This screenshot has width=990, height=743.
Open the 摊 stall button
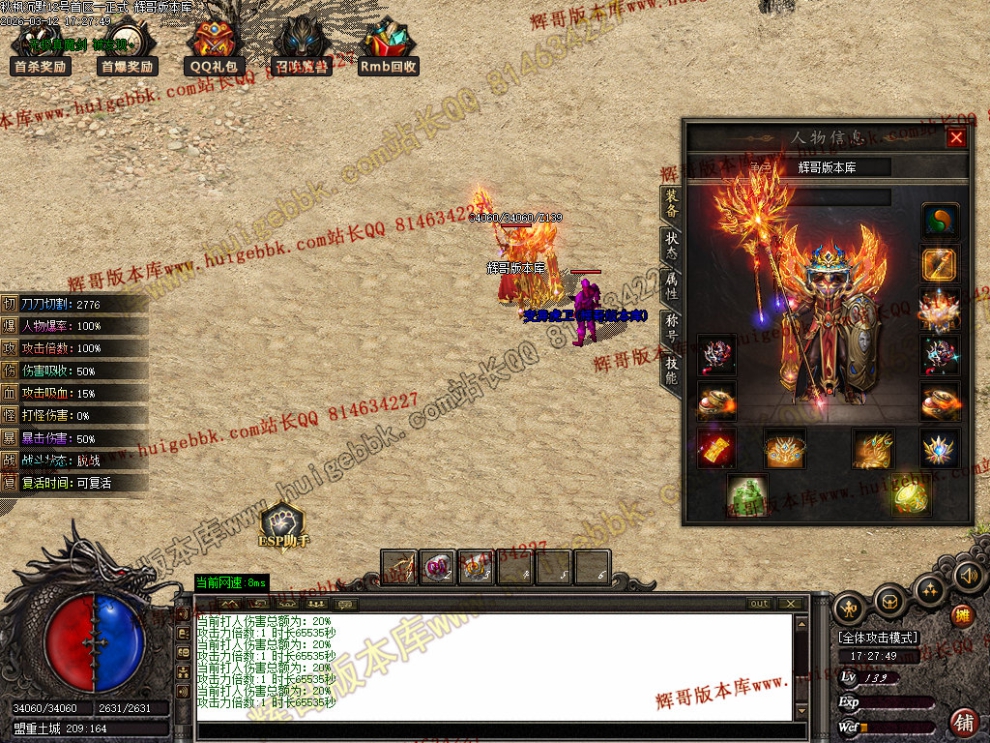[962, 615]
